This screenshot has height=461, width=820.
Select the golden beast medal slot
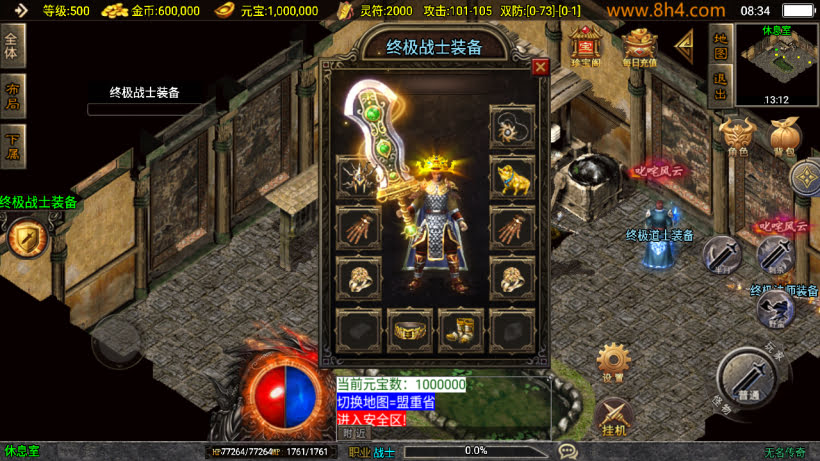[513, 178]
